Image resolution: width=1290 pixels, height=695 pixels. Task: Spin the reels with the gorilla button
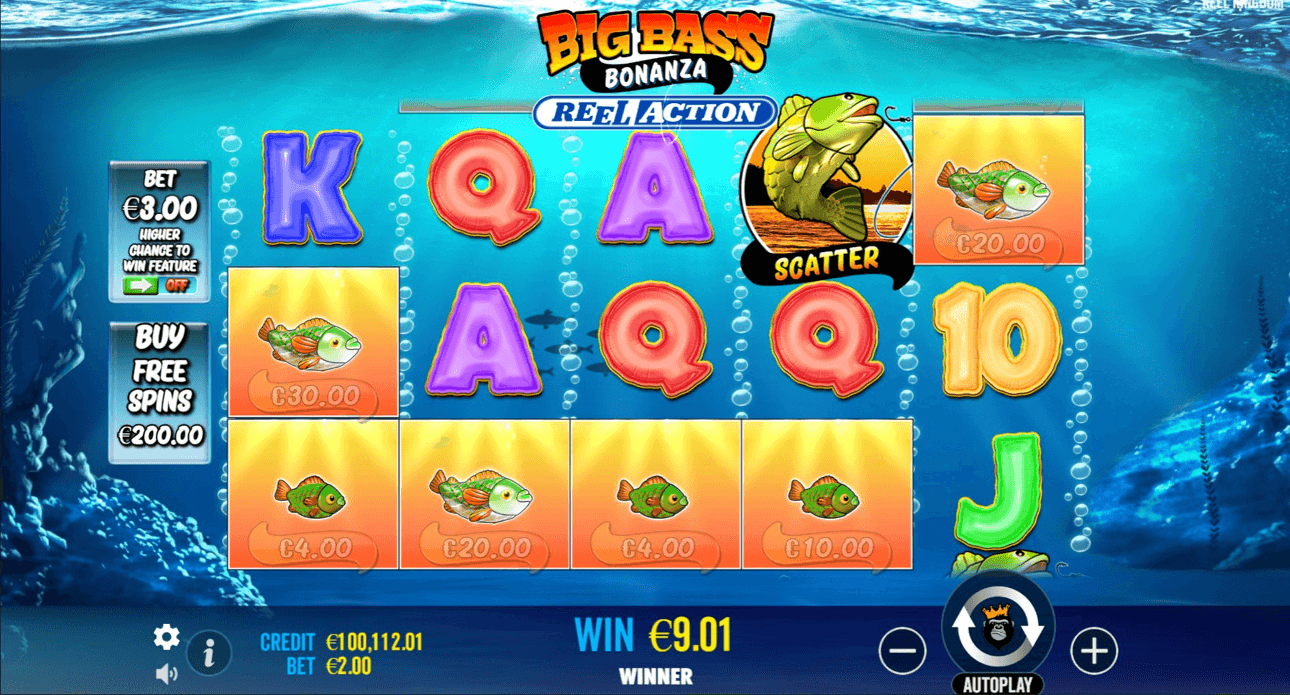pos(998,626)
